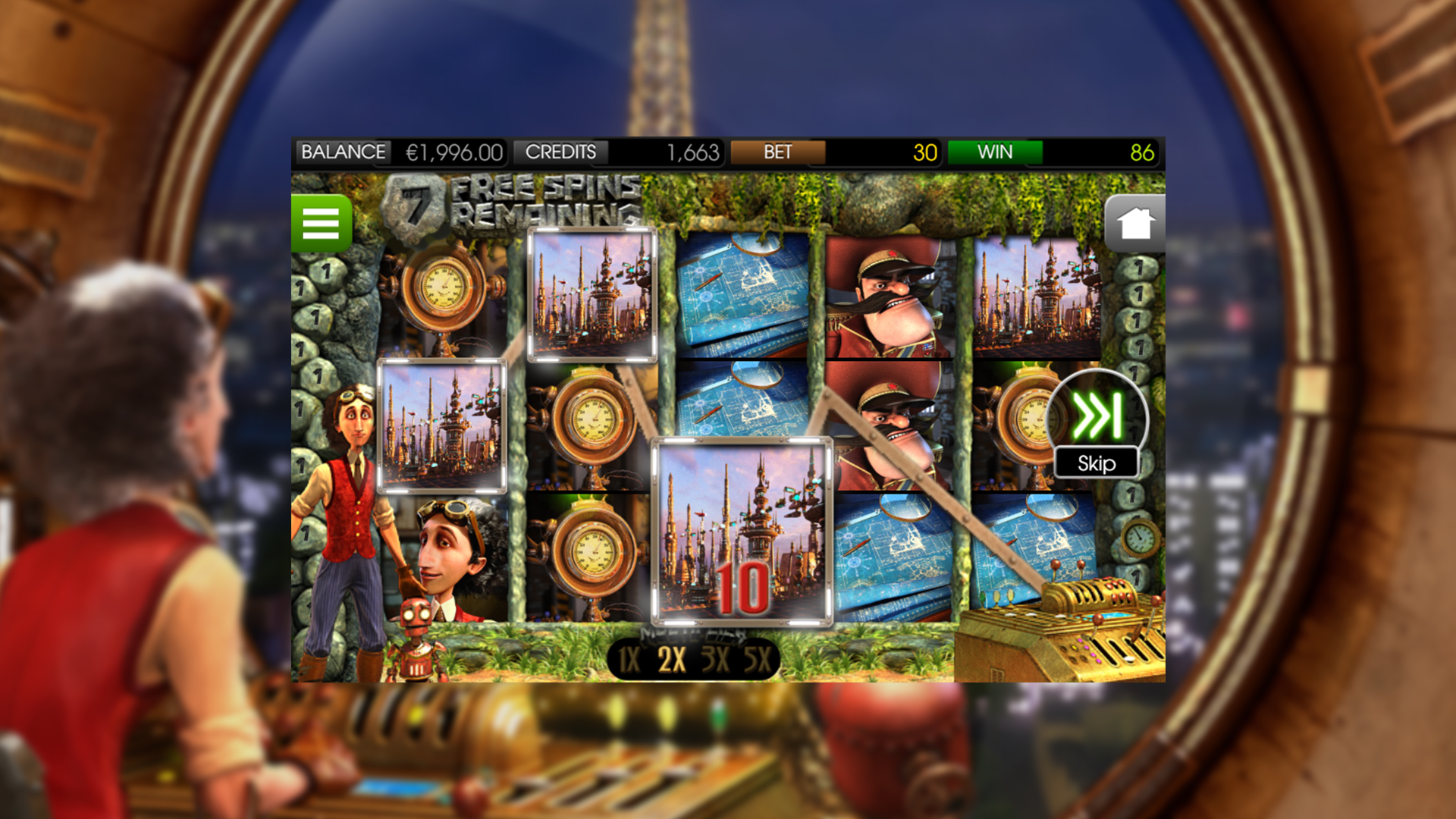Image resolution: width=1456 pixels, height=819 pixels.
Task: Click the WIN tab showing 86
Action: [995, 152]
